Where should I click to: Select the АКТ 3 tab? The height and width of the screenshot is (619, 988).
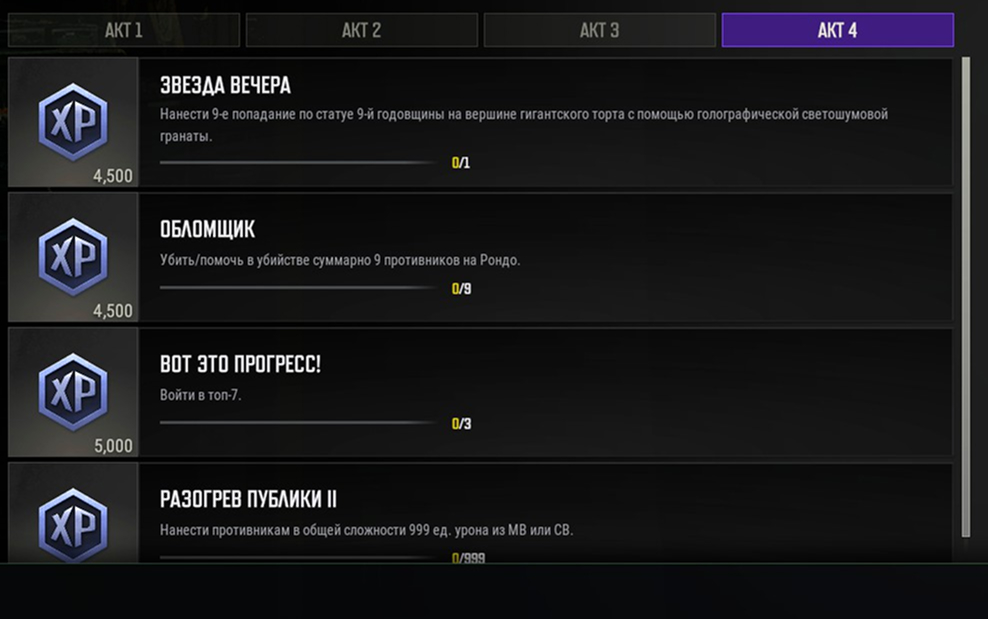point(599,30)
